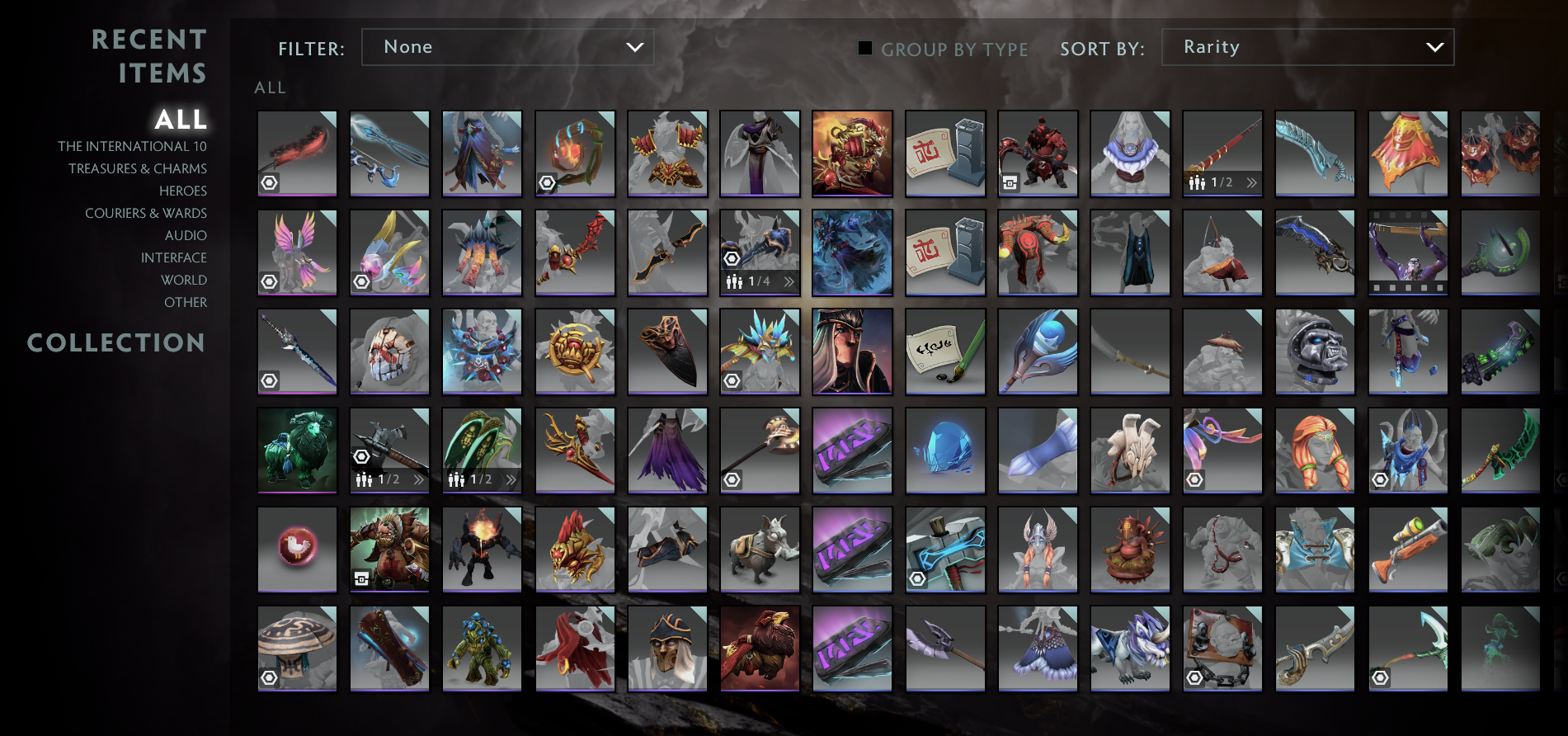1568x736 pixels.
Task: Click the COLLECTION heading
Action: click(116, 342)
